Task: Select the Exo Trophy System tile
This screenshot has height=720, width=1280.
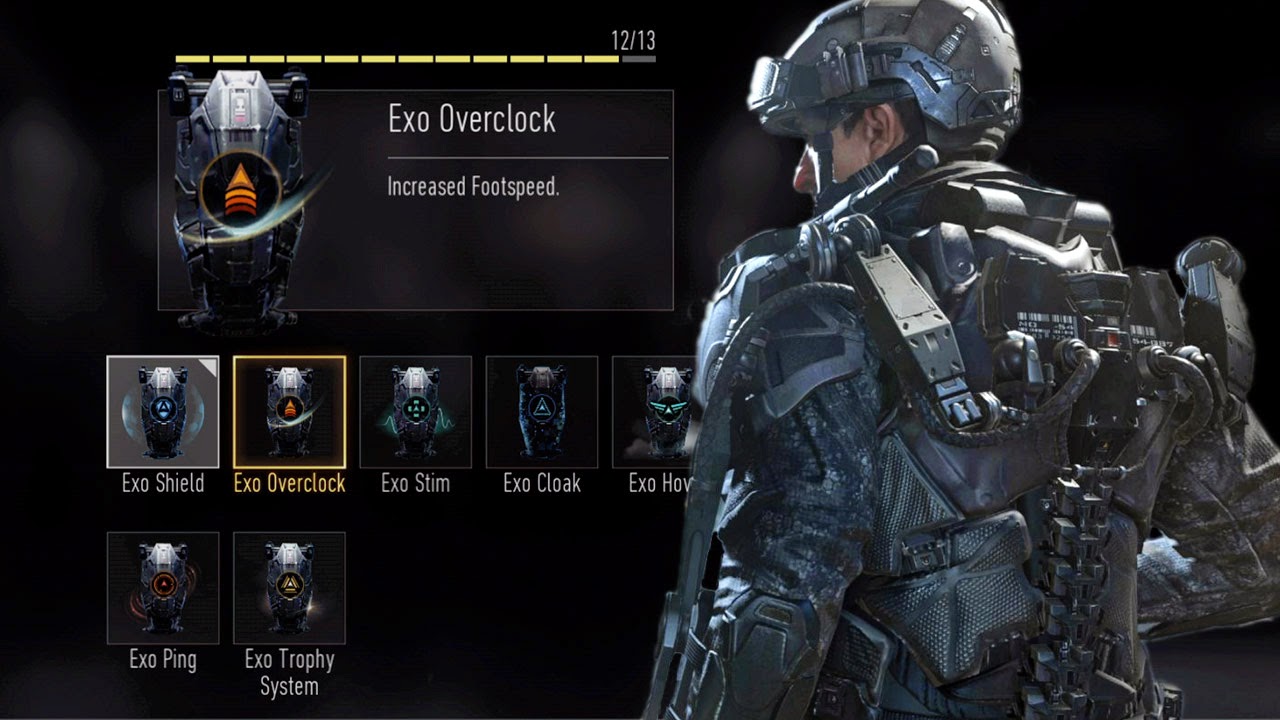Action: pyautogui.click(x=289, y=588)
